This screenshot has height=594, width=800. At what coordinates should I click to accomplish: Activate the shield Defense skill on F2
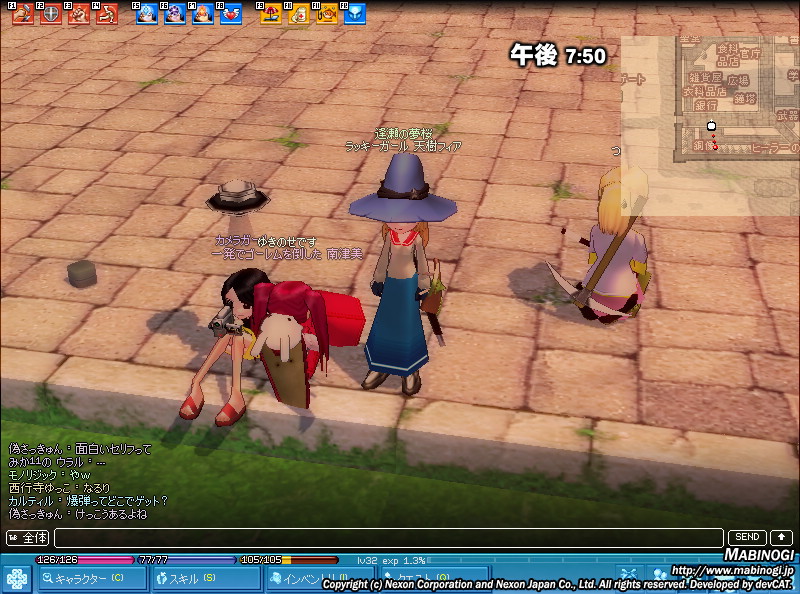pos(50,14)
